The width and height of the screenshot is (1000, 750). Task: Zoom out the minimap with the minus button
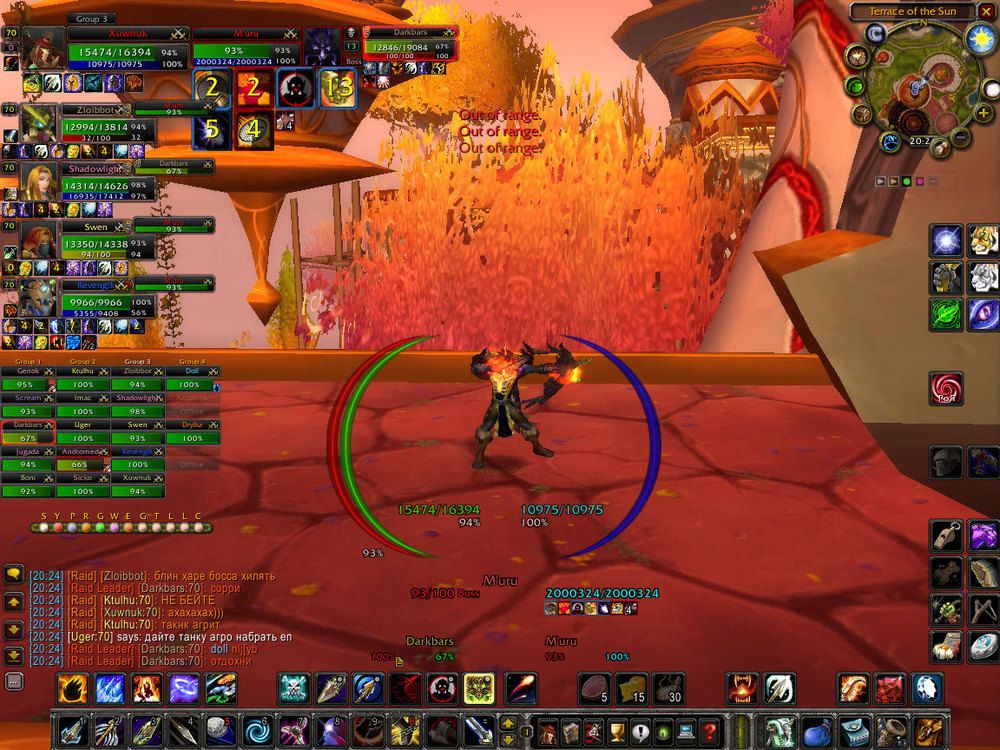click(x=960, y=135)
